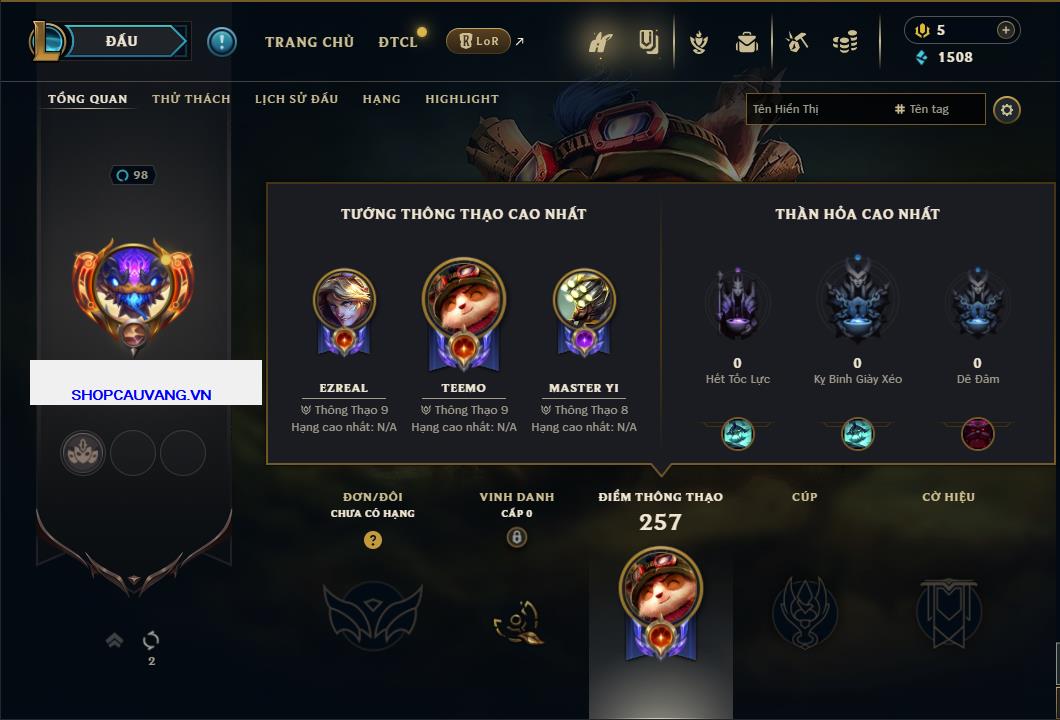Launch the LoR link
Viewport: 1060px width, 720px height.
click(478, 41)
